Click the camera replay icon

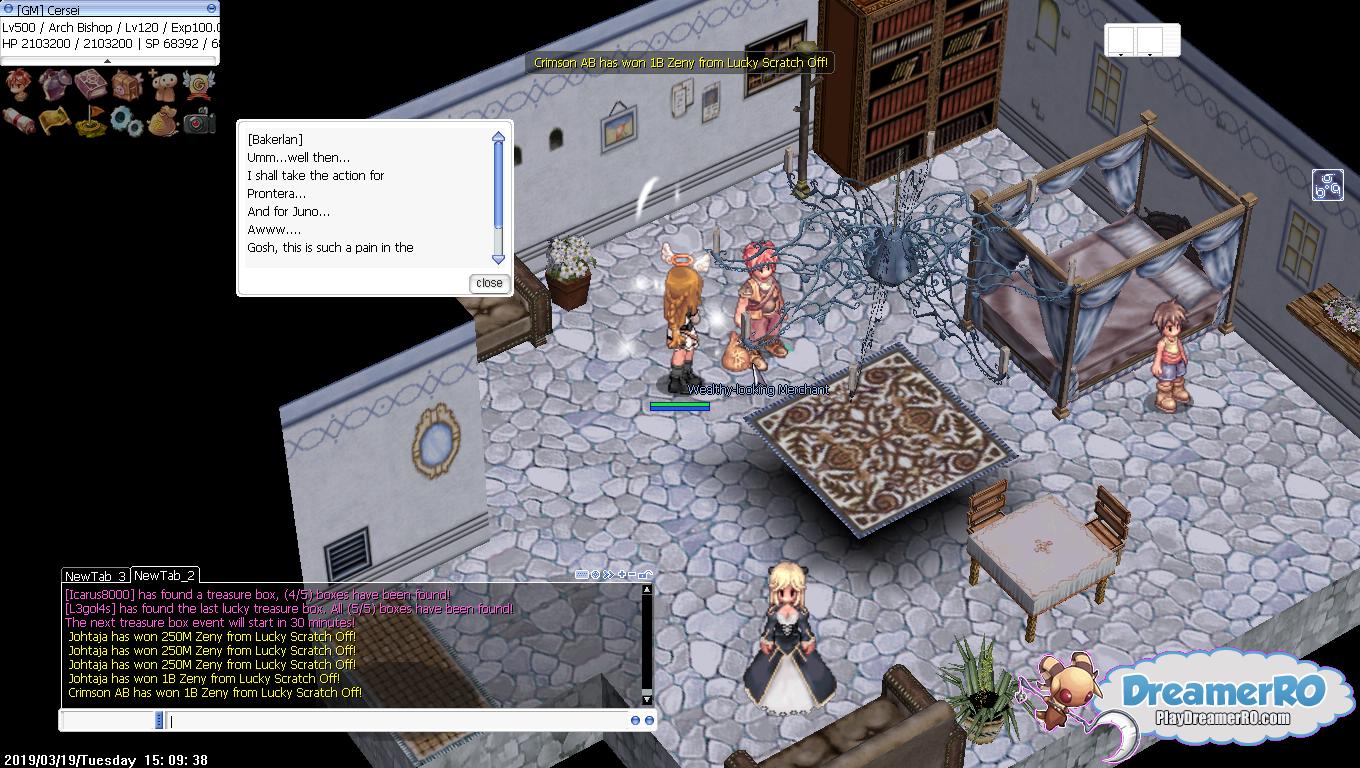(x=199, y=121)
